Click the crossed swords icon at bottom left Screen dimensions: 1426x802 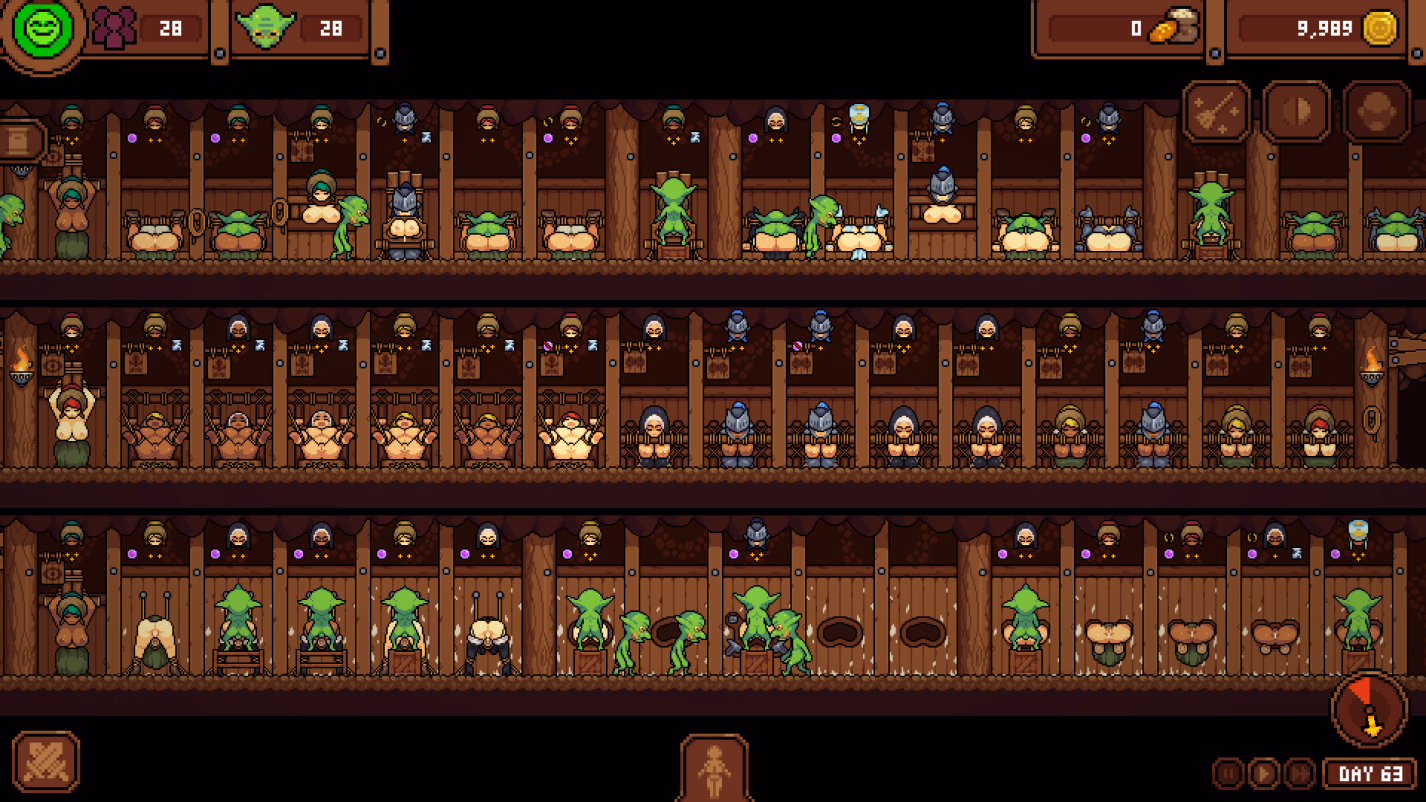[x=48, y=763]
